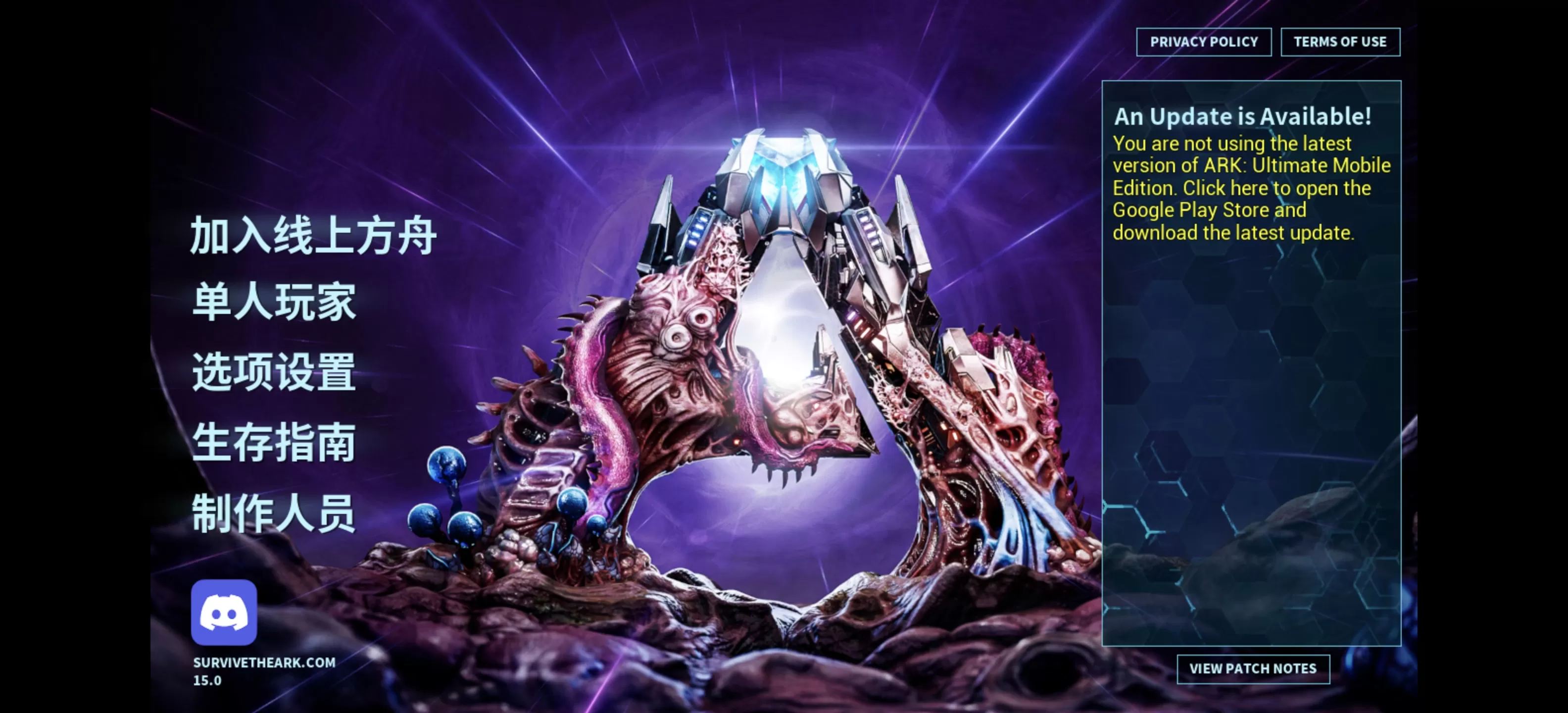Click the Discord logo icon
Viewport: 1568px width, 713px height.
[x=224, y=612]
